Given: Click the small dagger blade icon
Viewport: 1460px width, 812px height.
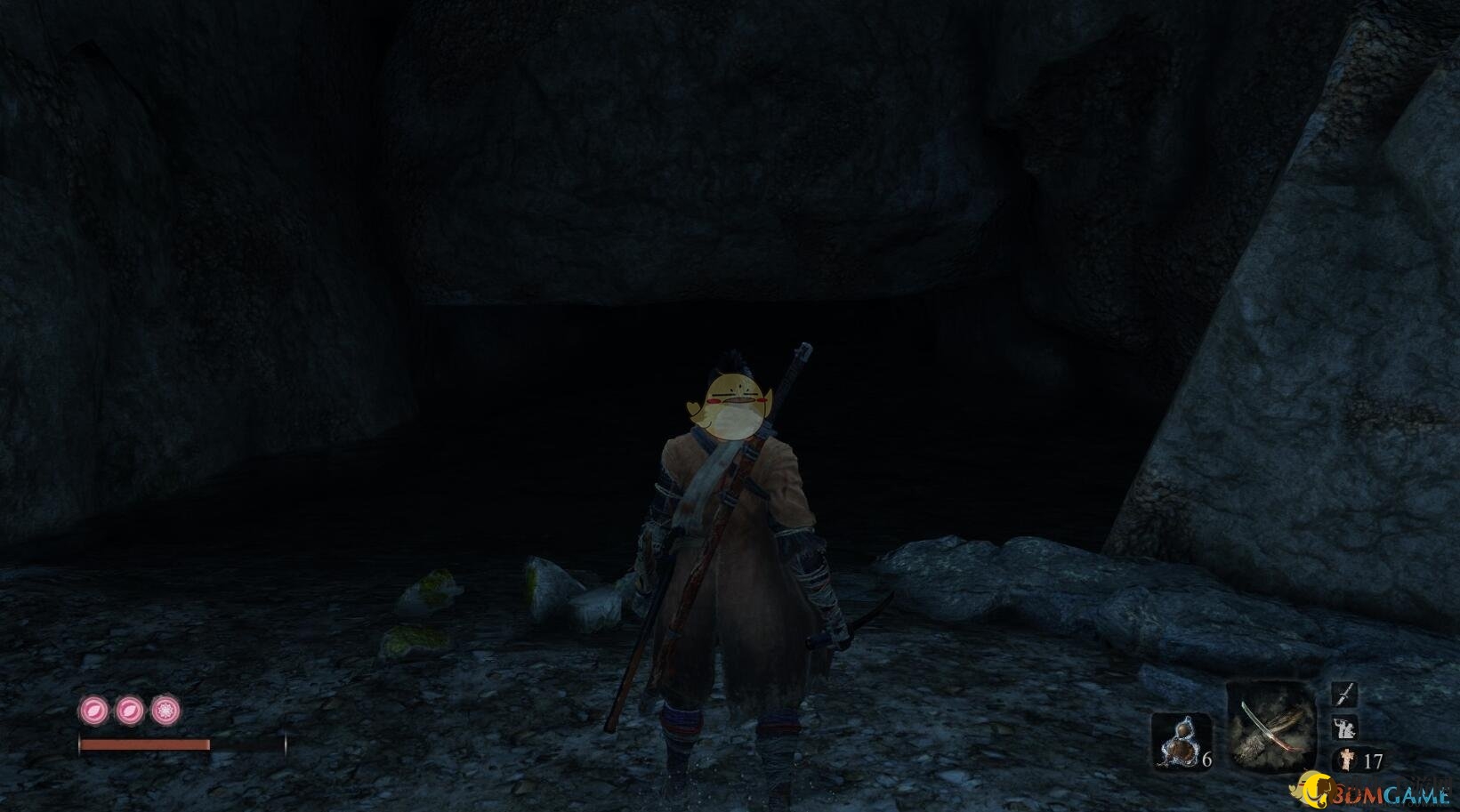Looking at the screenshot, I should (1344, 694).
